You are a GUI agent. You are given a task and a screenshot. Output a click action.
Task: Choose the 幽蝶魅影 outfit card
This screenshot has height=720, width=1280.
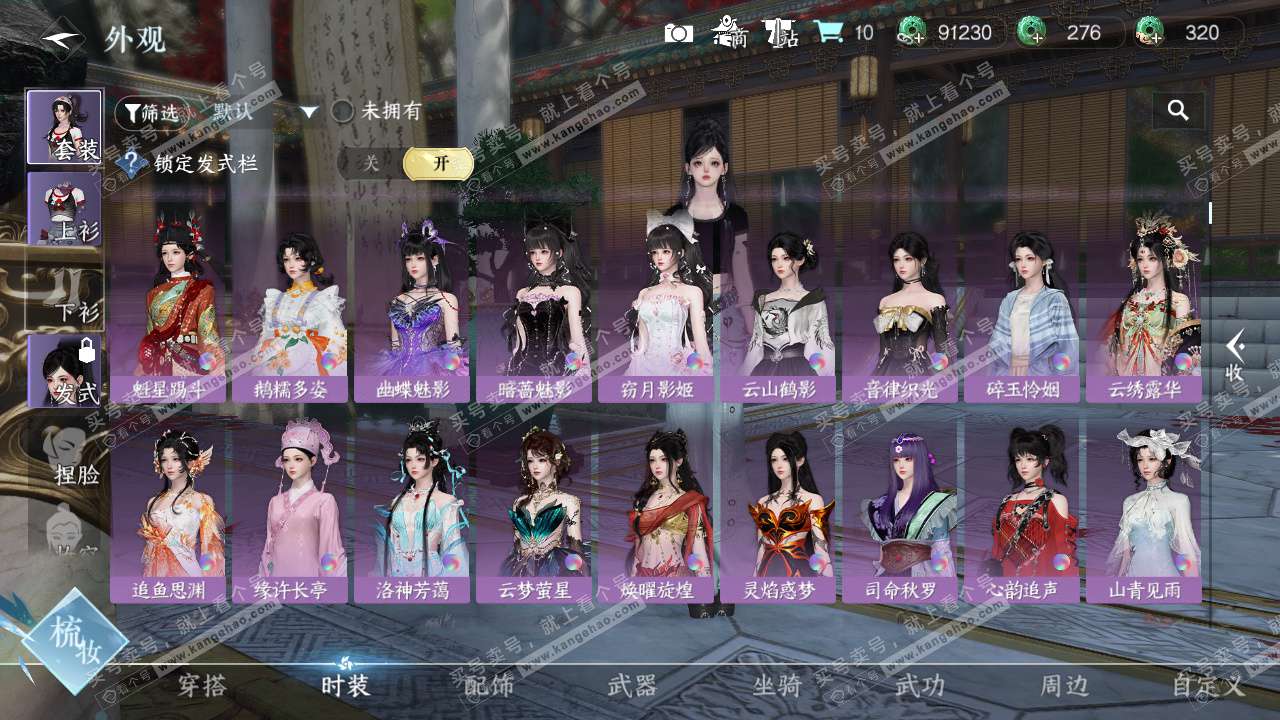(412, 310)
